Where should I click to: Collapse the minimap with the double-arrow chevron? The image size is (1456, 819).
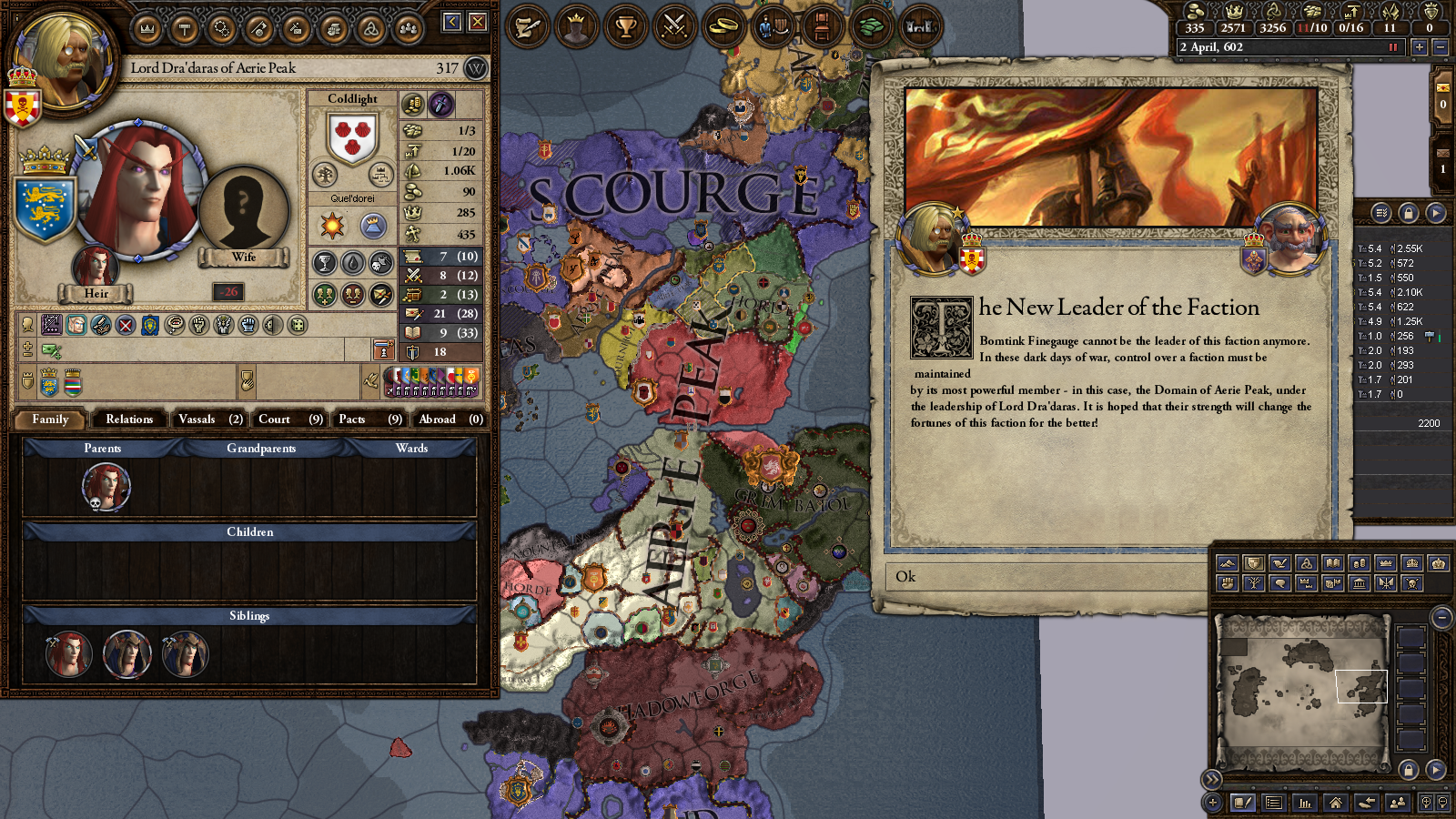click(1211, 780)
